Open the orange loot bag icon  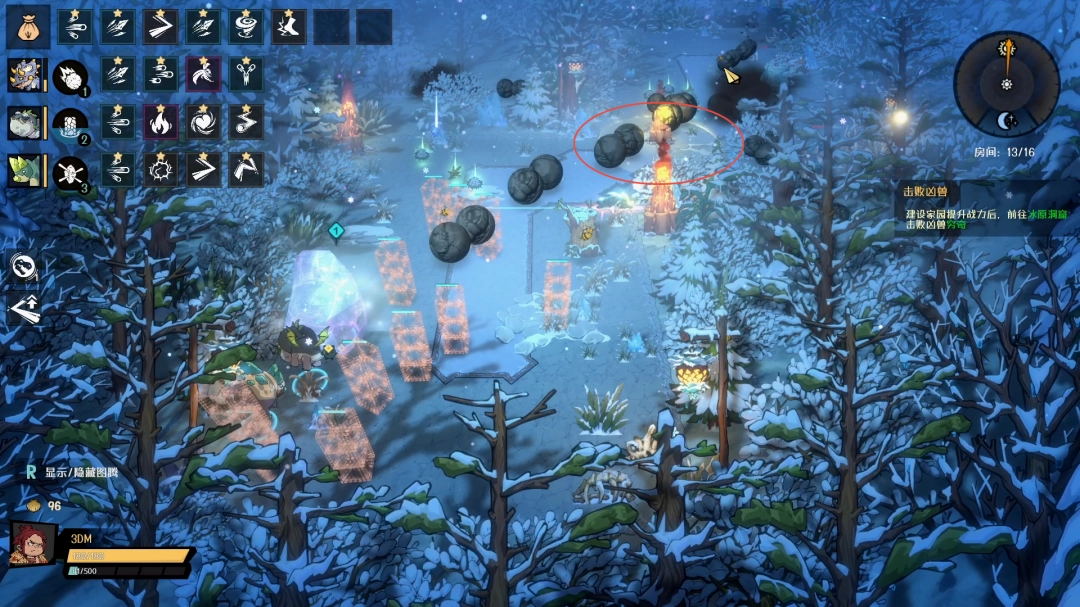[28, 26]
